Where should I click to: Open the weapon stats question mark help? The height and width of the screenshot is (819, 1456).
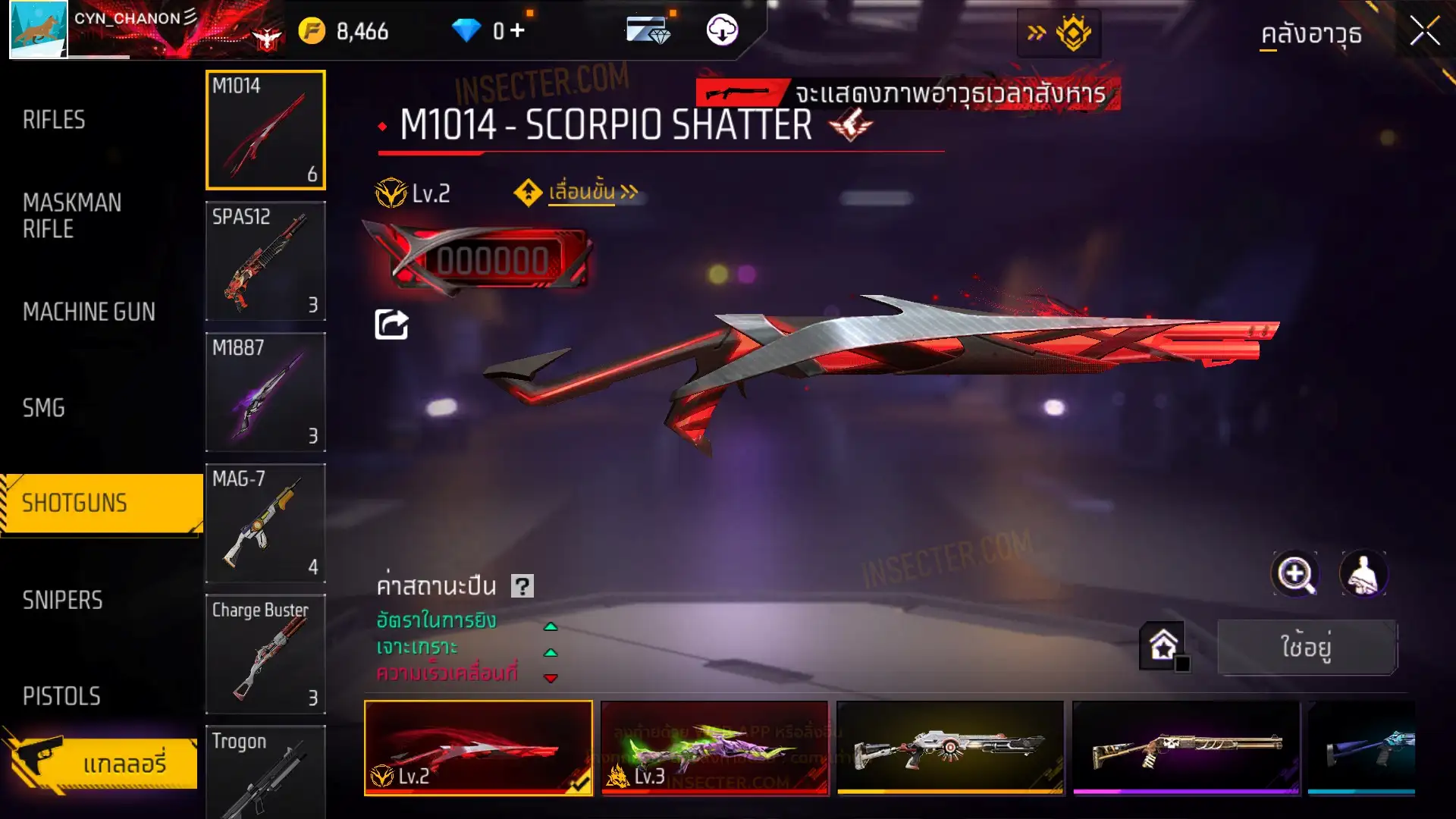click(522, 586)
